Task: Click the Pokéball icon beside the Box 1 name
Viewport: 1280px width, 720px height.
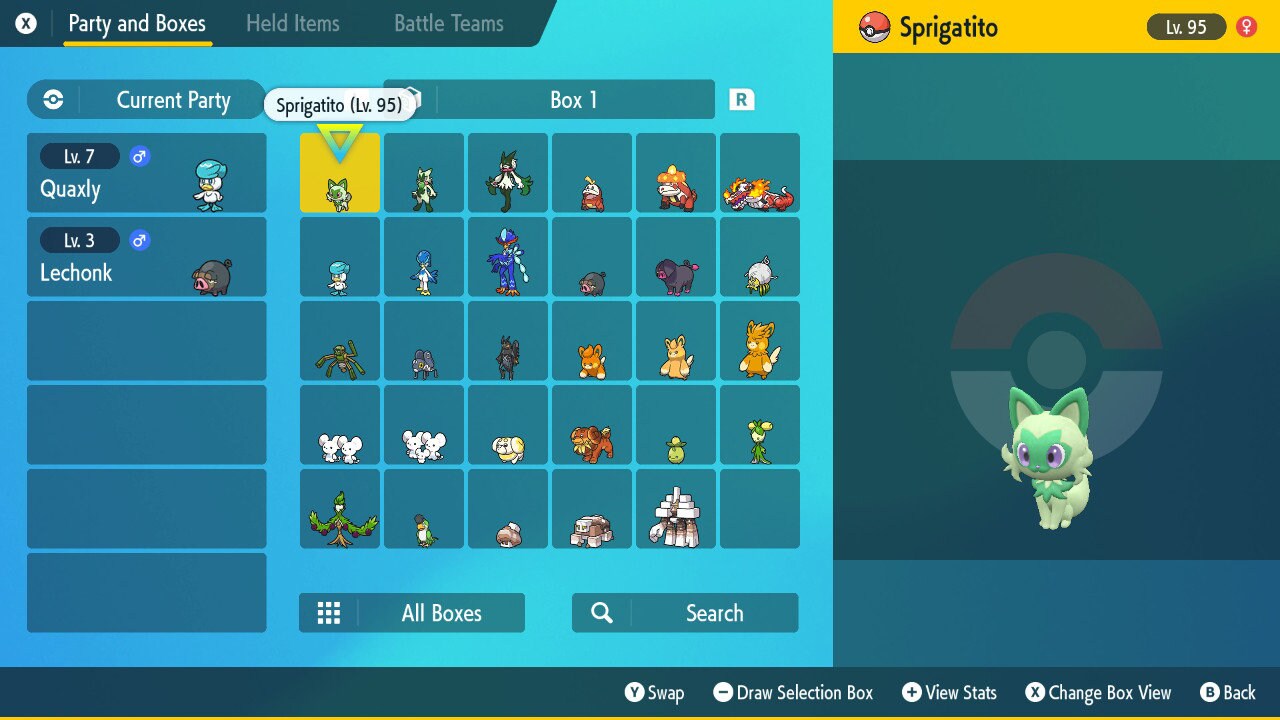Action: point(410,99)
